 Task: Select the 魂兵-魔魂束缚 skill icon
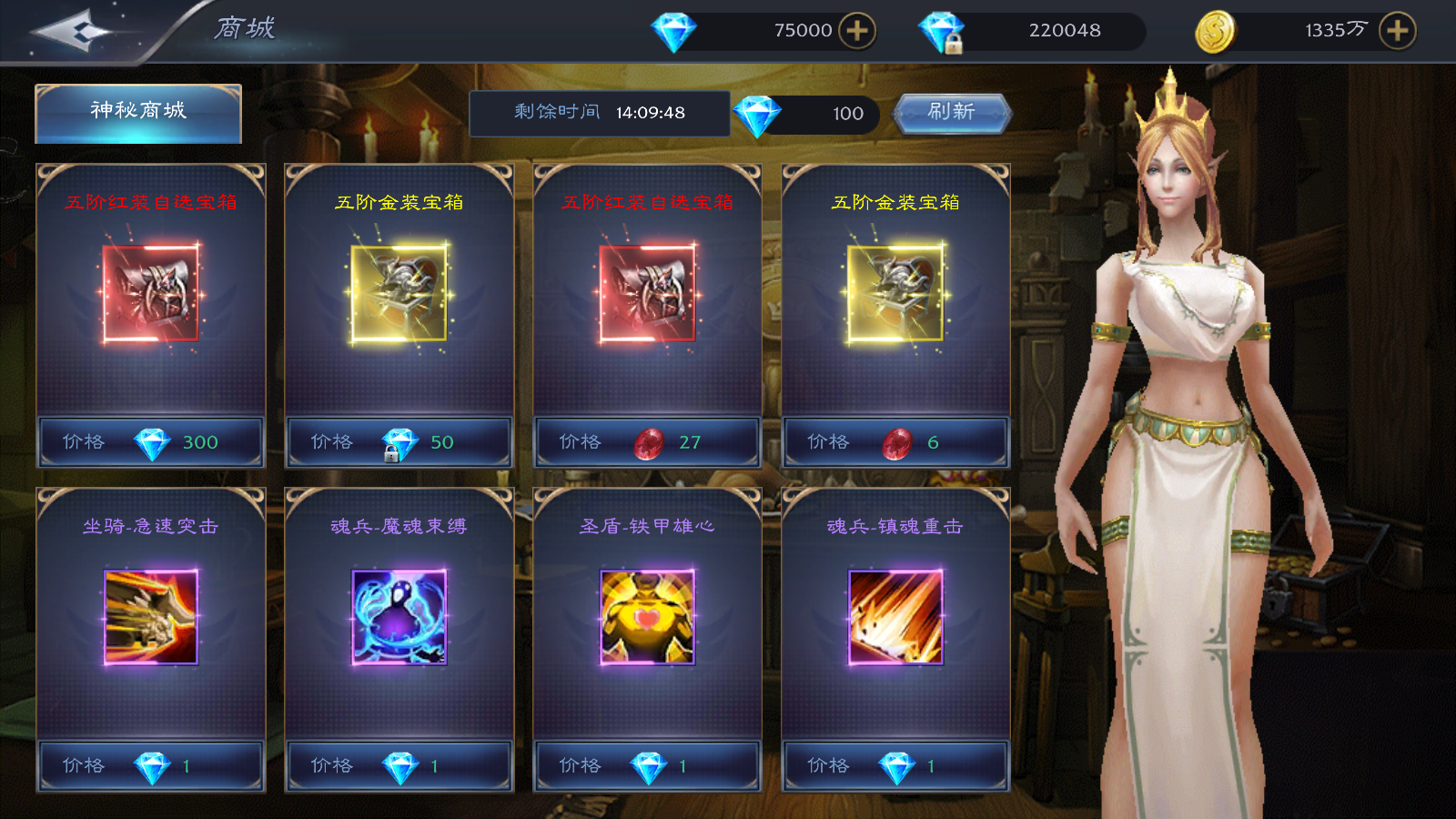(x=399, y=617)
